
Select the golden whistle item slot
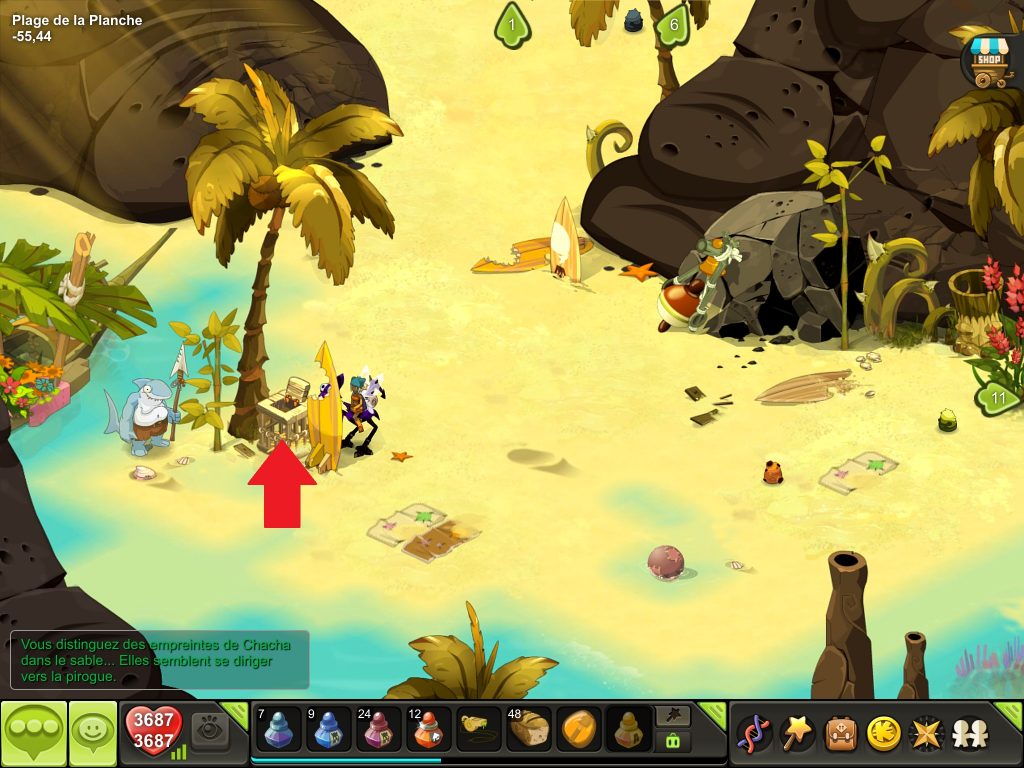tap(479, 729)
